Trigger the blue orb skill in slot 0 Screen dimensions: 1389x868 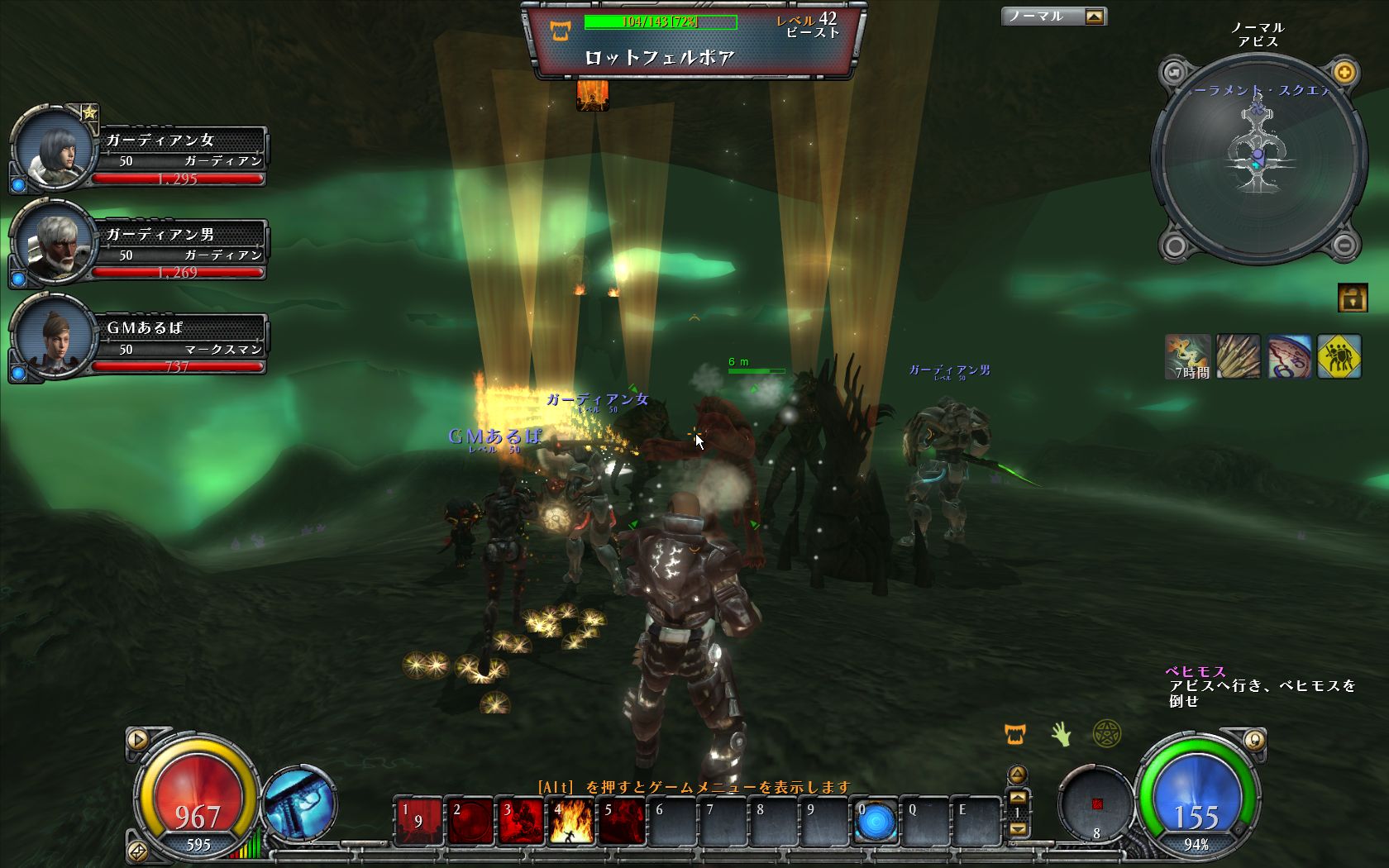[x=876, y=821]
